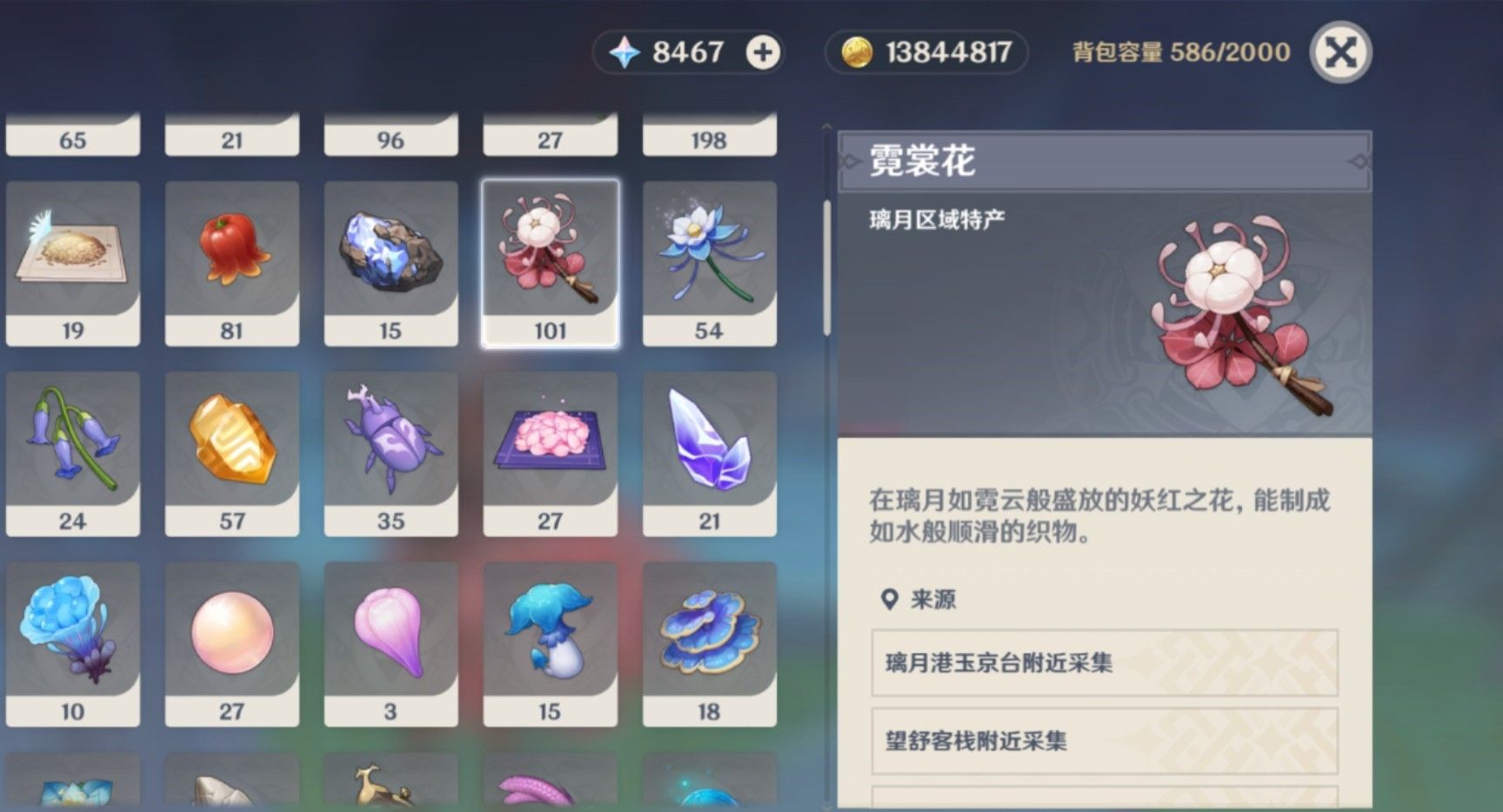Select the pink pearl item

pos(231,639)
